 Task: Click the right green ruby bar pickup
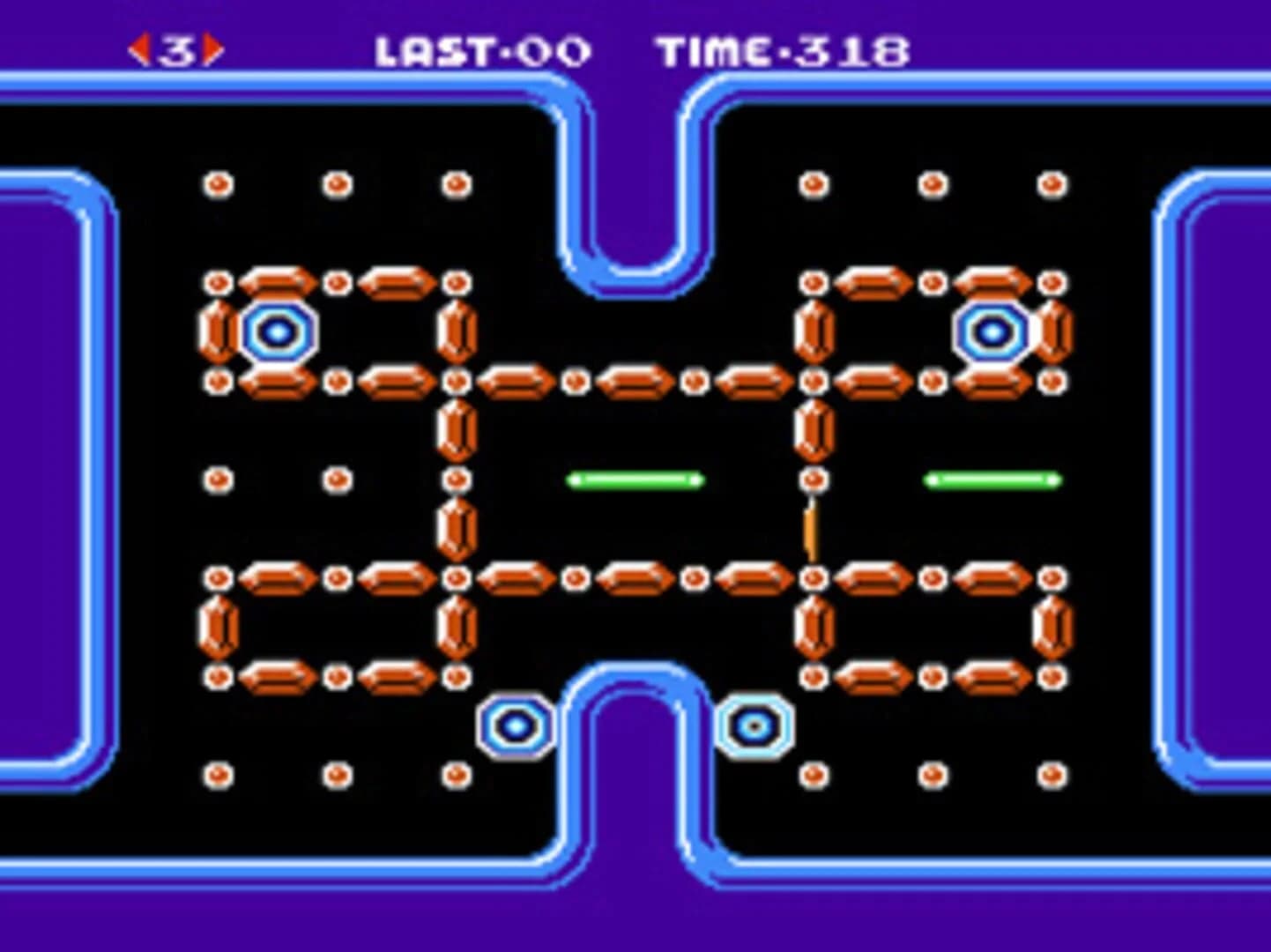pos(990,480)
